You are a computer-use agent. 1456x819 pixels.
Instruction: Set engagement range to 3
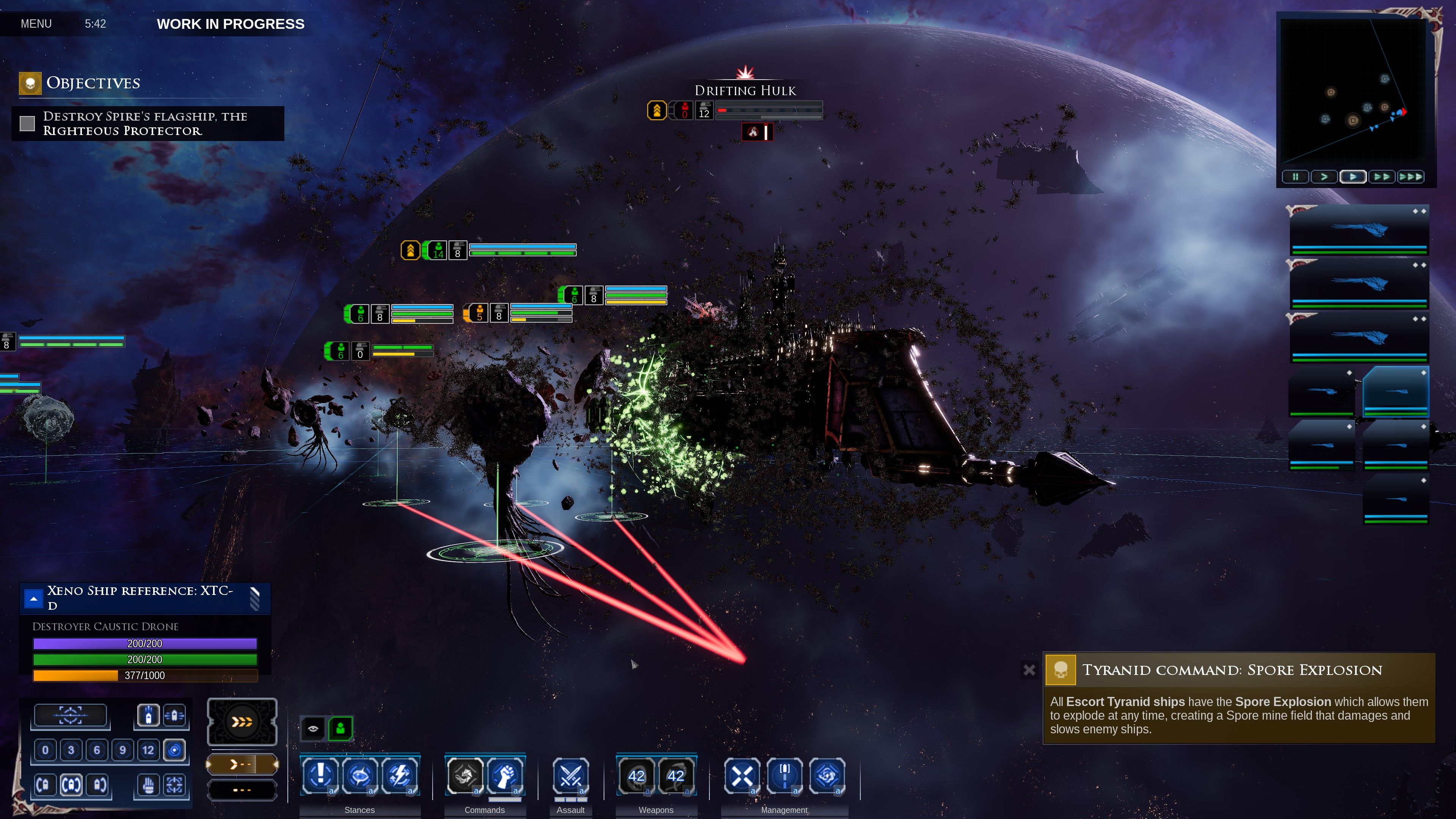click(x=71, y=750)
